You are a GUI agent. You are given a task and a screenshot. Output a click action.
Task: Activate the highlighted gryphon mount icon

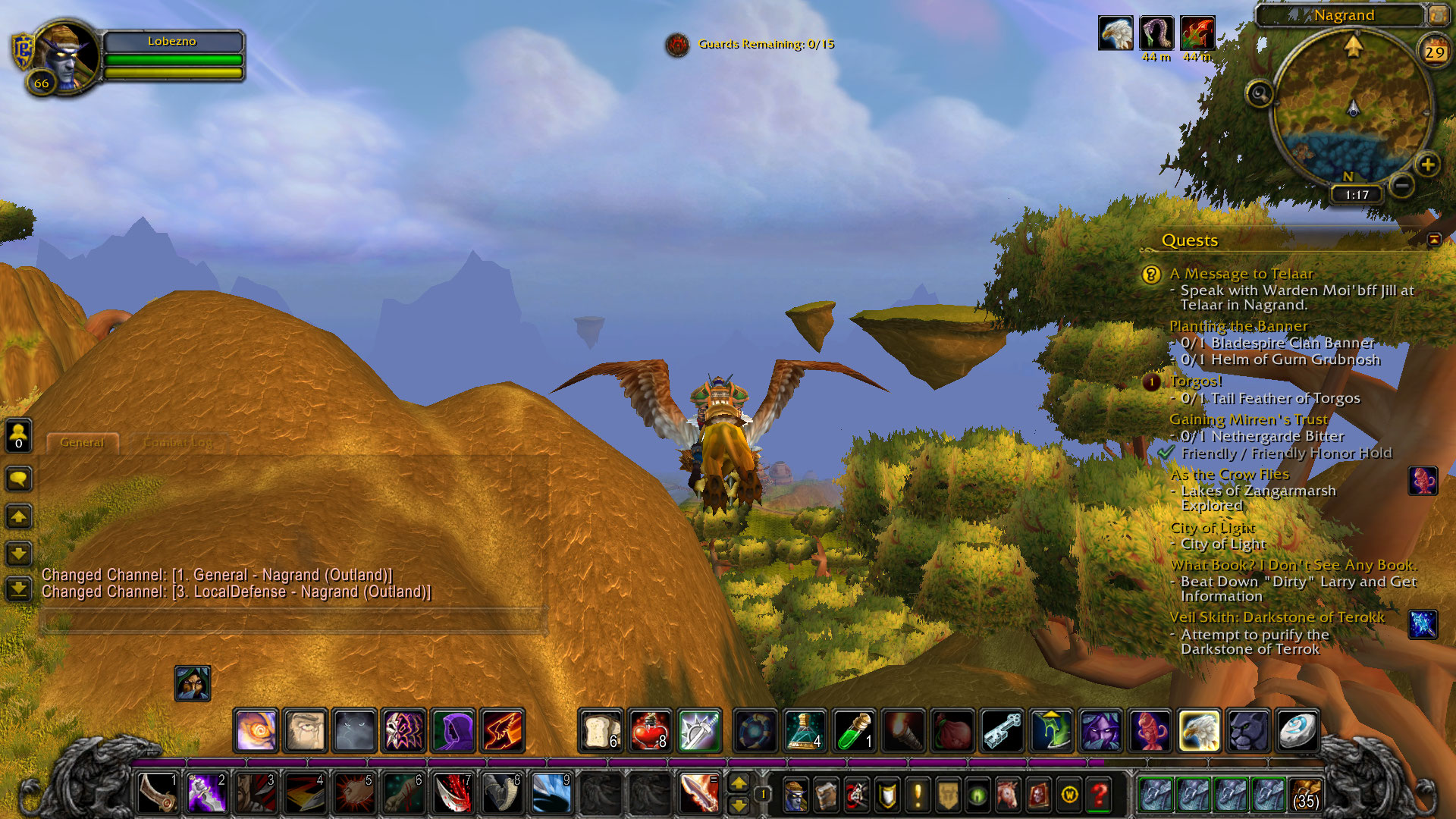coord(1199,731)
